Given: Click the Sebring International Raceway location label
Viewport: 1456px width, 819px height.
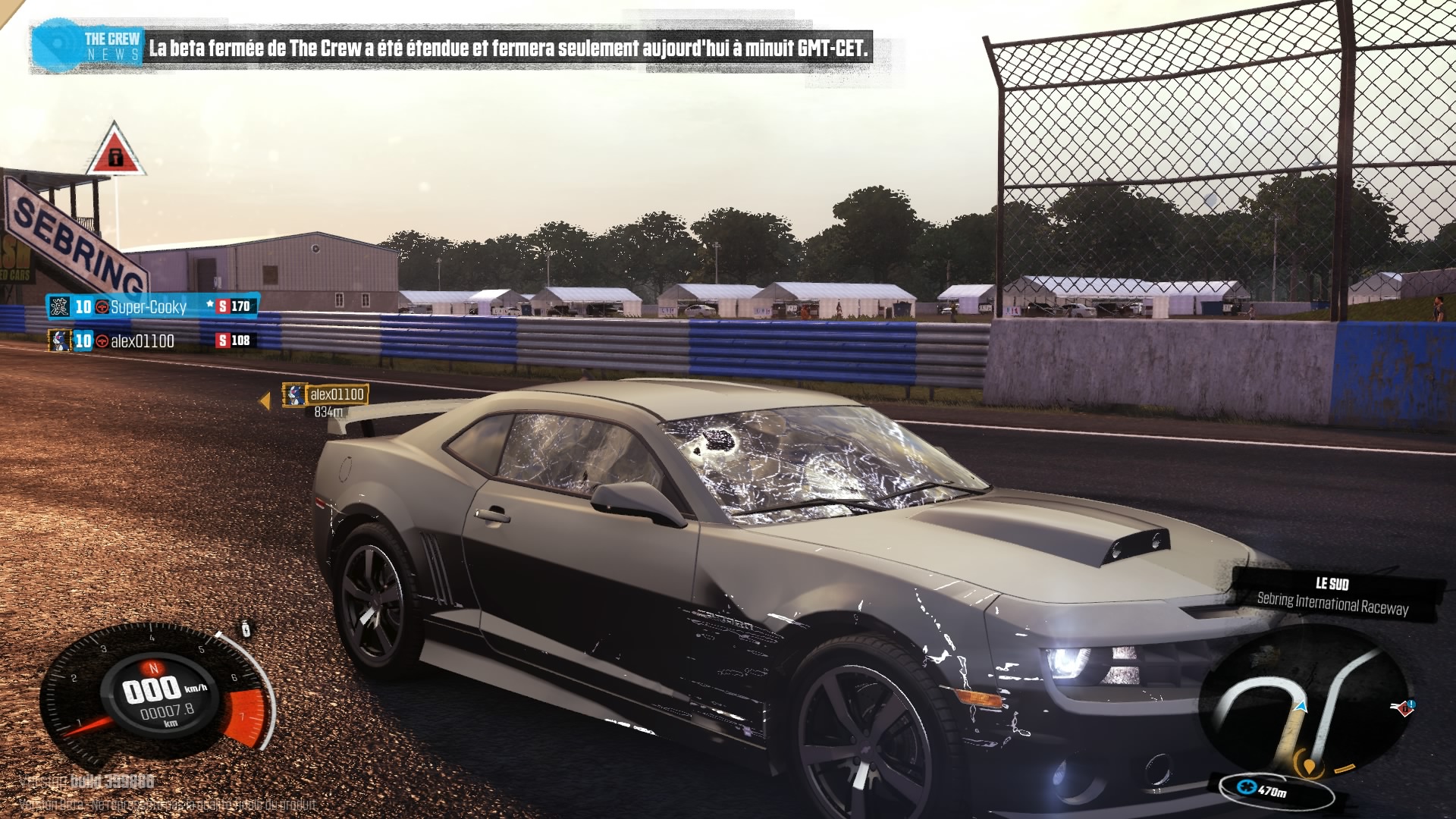Looking at the screenshot, I should point(1332,603).
